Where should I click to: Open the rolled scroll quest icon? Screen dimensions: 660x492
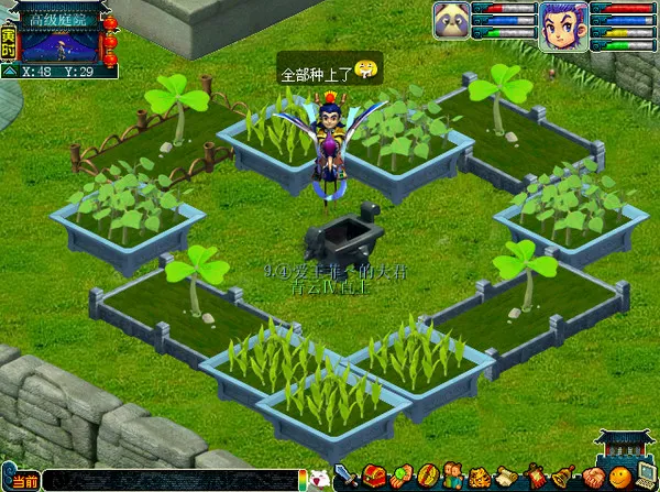[x=508, y=474]
